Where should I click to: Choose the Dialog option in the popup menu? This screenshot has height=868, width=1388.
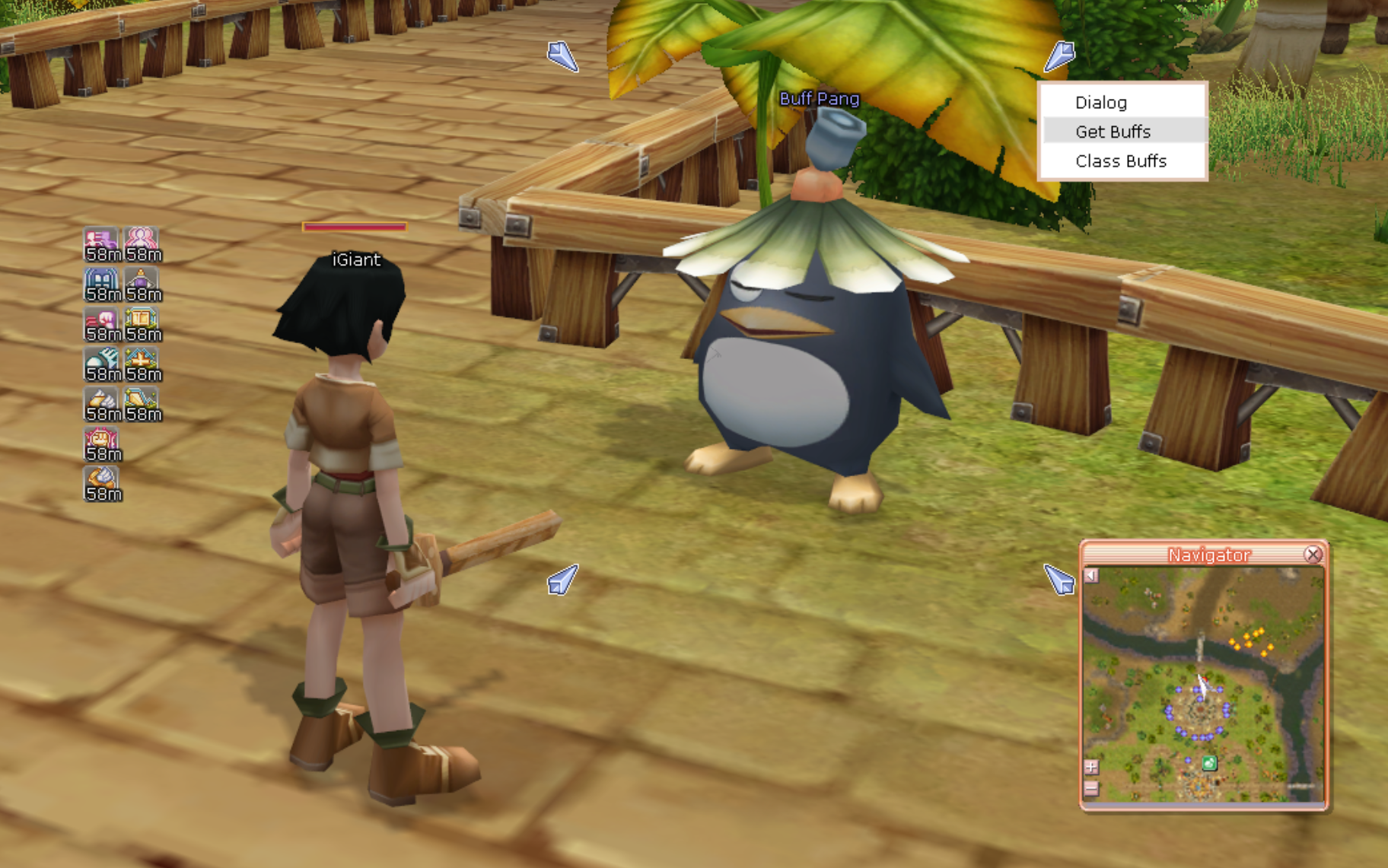pyautogui.click(x=1100, y=103)
